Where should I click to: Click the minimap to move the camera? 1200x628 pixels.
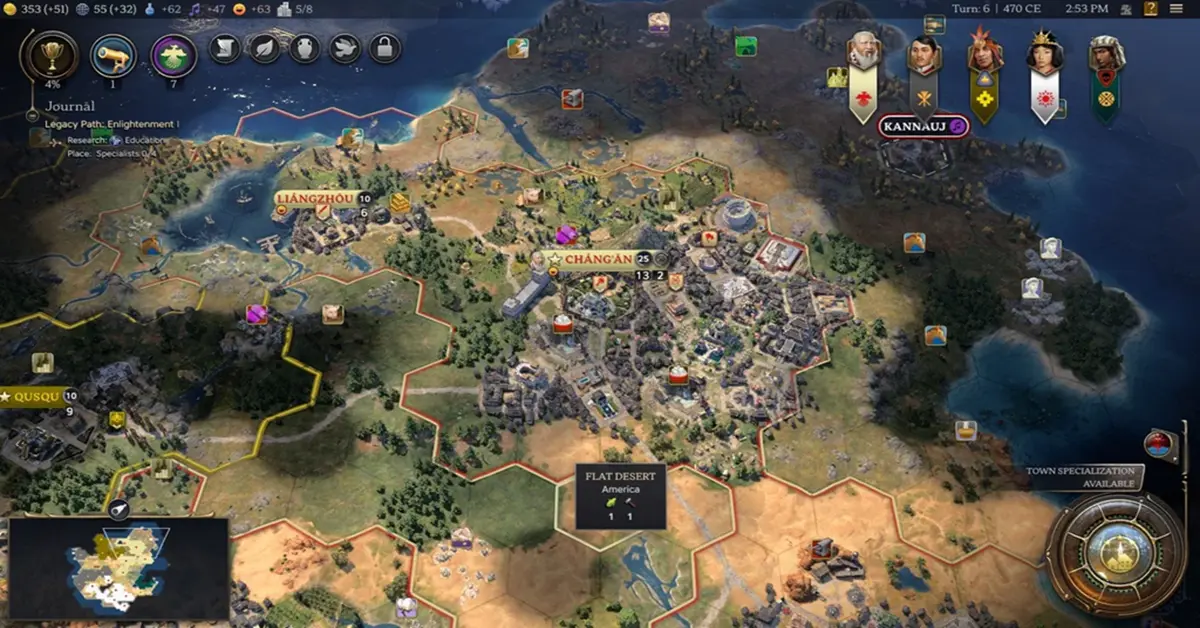click(x=120, y=565)
